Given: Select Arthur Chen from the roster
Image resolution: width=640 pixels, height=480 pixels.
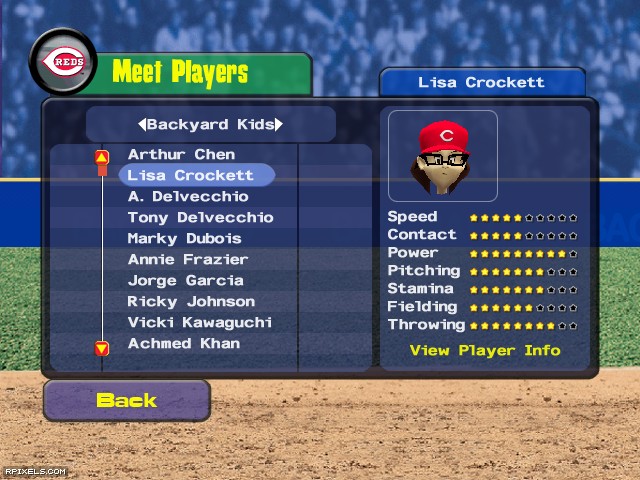Looking at the screenshot, I should coord(181,154).
